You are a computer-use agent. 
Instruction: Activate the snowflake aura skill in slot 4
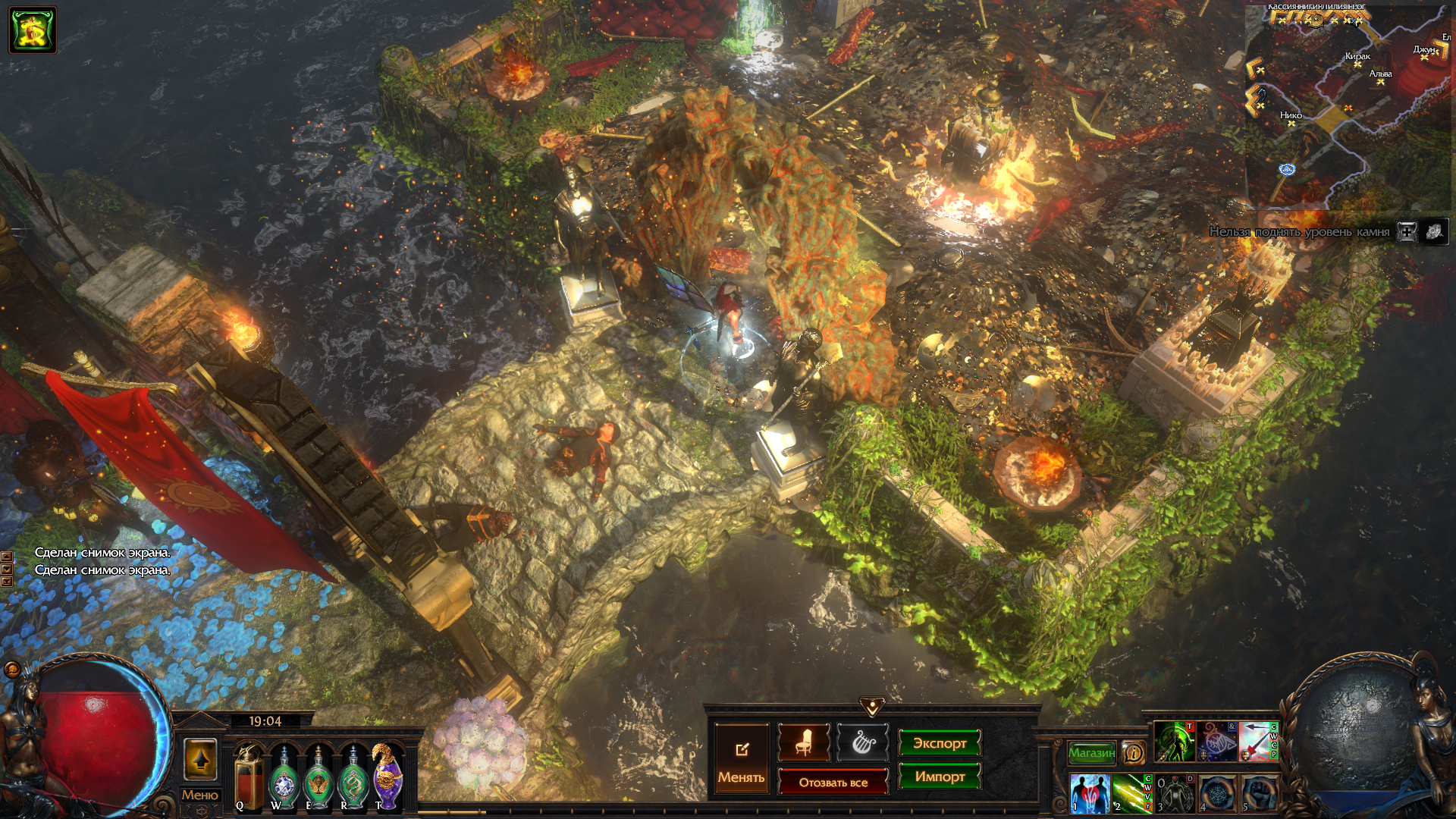pyautogui.click(x=1216, y=792)
